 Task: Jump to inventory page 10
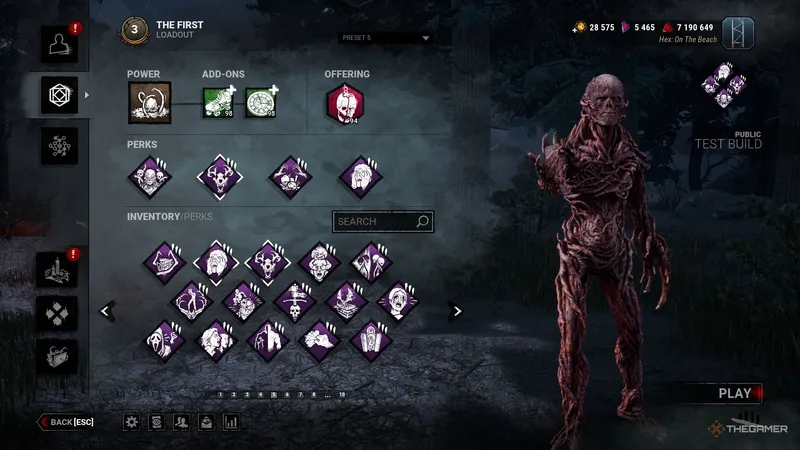pos(342,395)
